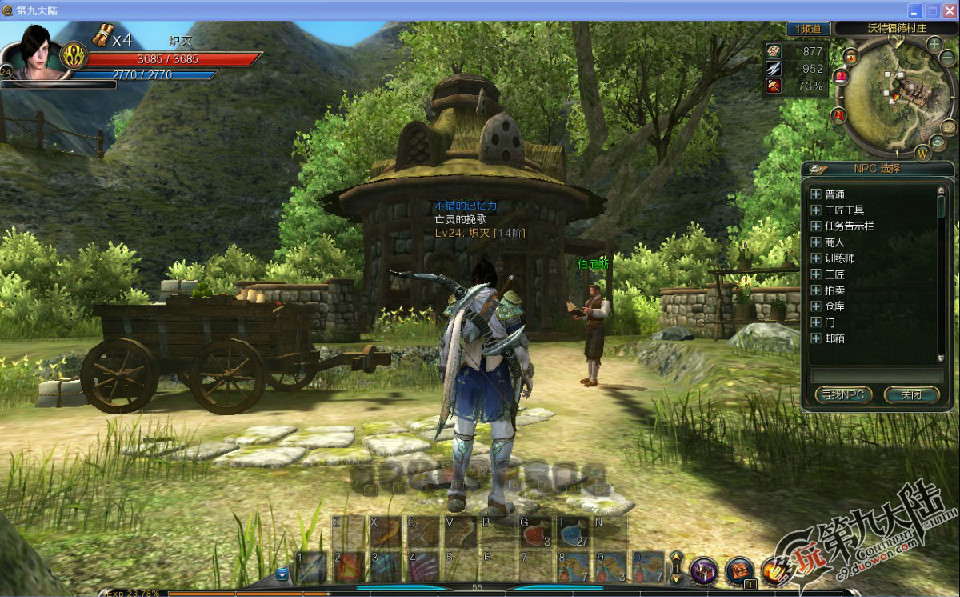960x597 pixels.
Task: Expand the 普通 category in NPC list
Action: point(816,194)
